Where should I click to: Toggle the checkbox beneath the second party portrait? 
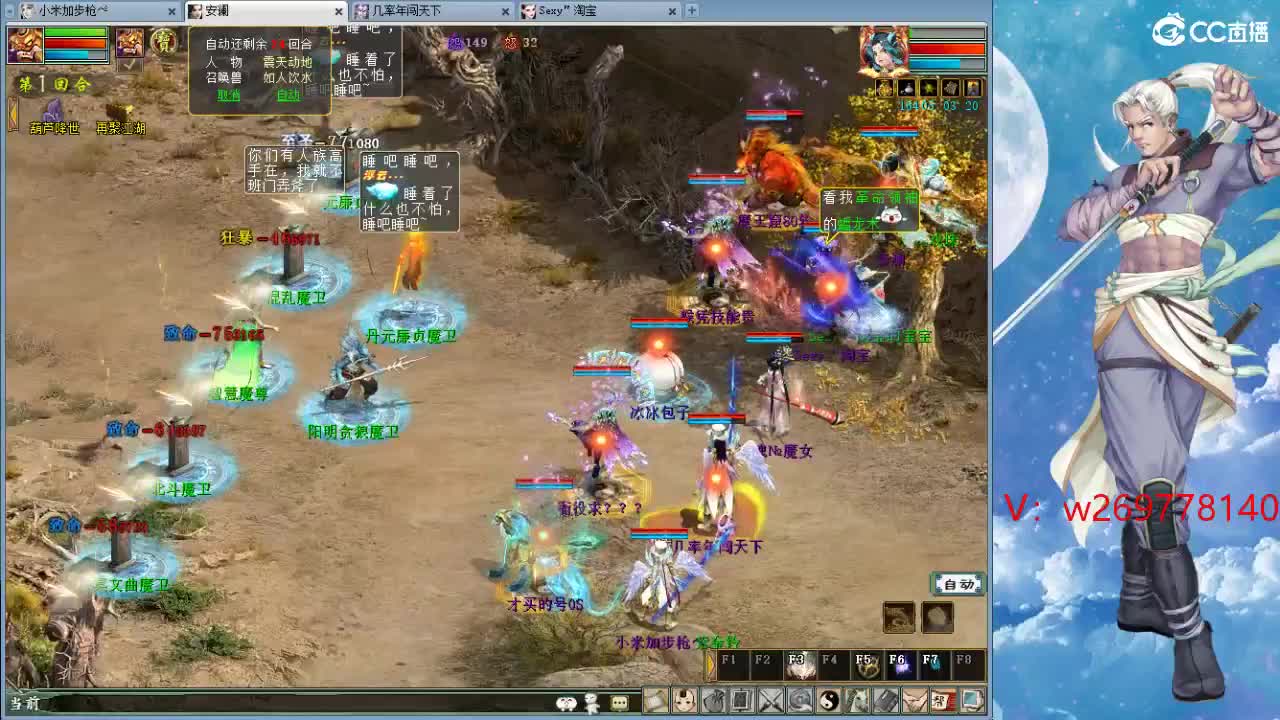point(129,67)
